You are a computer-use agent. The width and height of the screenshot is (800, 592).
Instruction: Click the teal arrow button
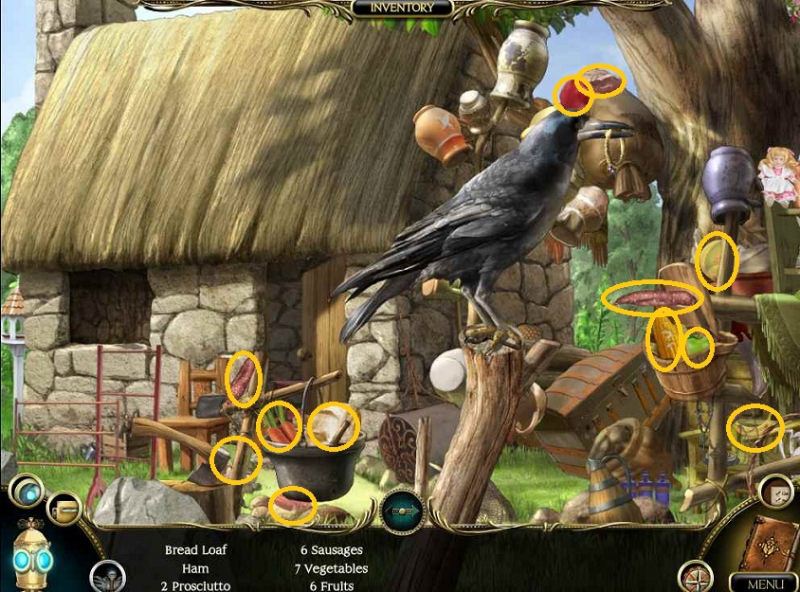click(x=401, y=512)
